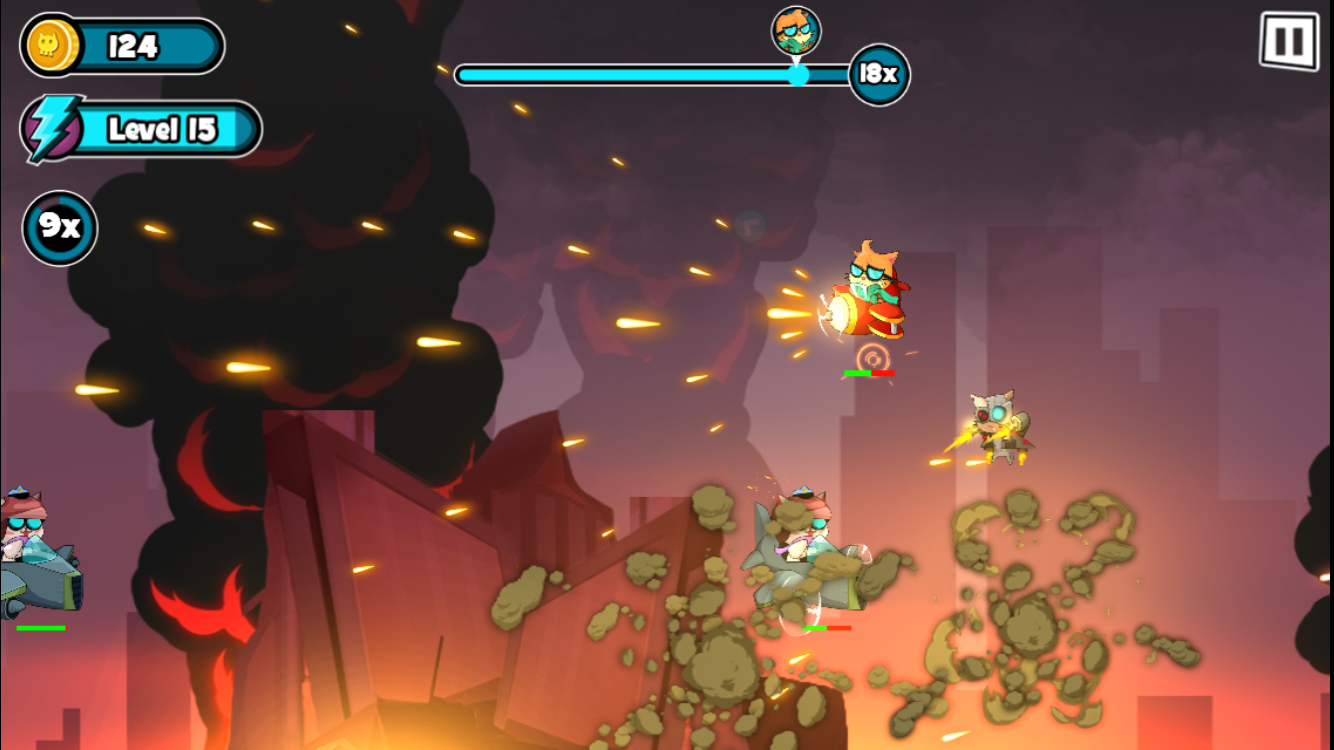The height and width of the screenshot is (750, 1334).
Task: Pause the game with the pause button
Action: pyautogui.click(x=1288, y=42)
